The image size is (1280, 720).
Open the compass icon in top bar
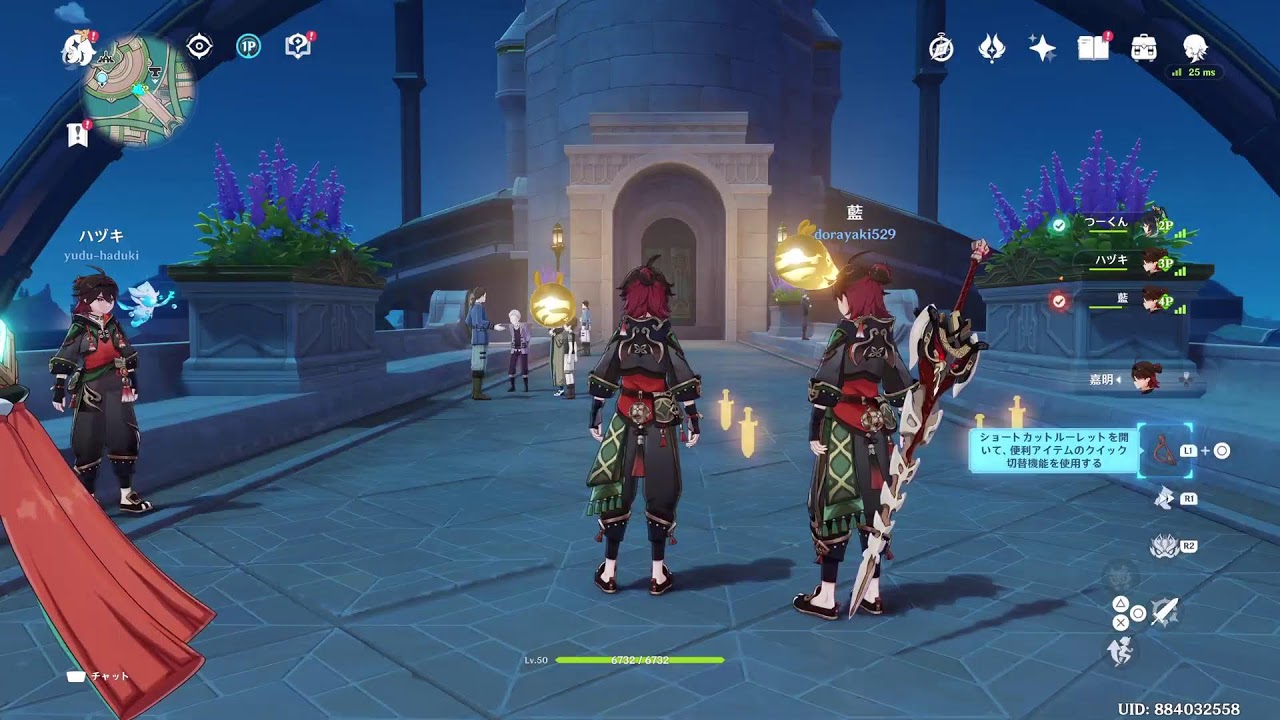pos(941,48)
